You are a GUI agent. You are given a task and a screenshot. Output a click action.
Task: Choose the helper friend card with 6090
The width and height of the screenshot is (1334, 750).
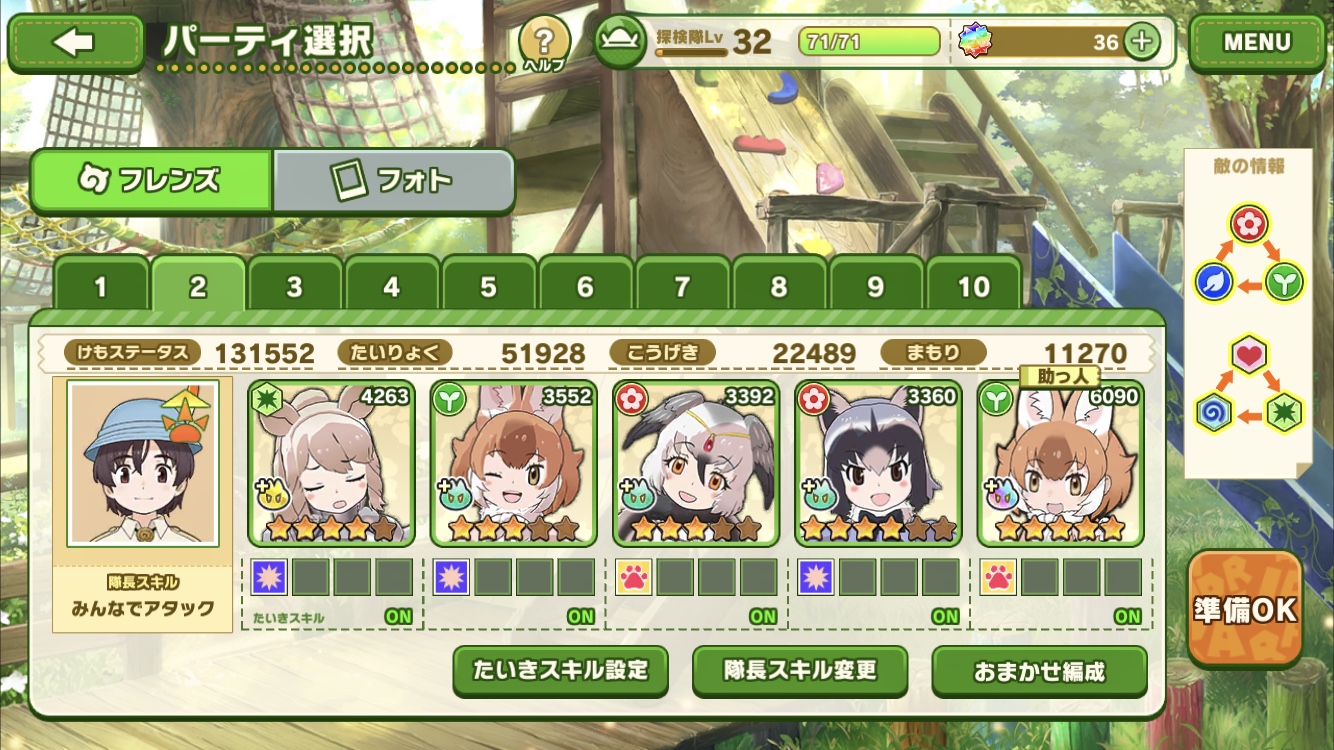pyautogui.click(x=1059, y=462)
